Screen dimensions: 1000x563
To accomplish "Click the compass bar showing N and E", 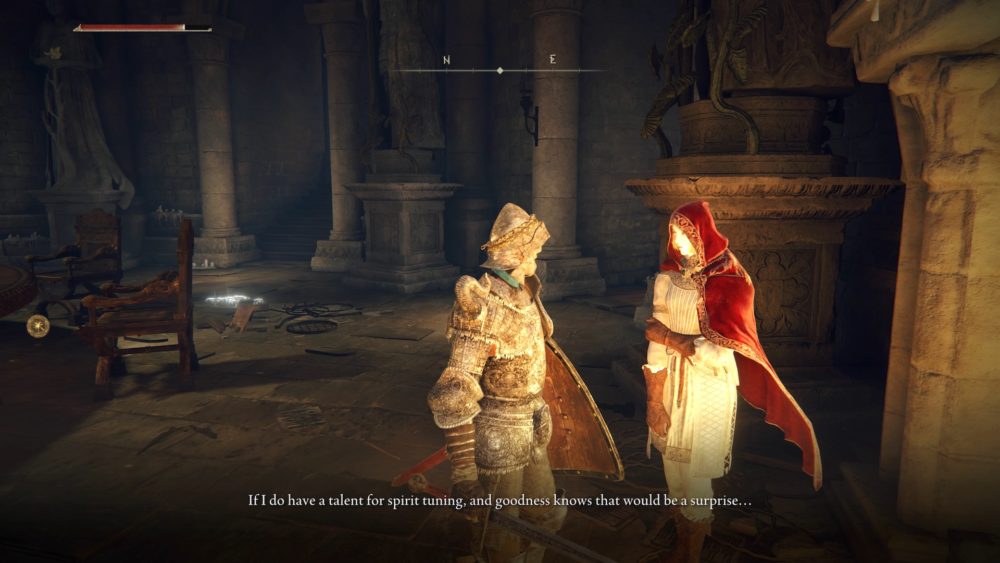I will point(499,68).
